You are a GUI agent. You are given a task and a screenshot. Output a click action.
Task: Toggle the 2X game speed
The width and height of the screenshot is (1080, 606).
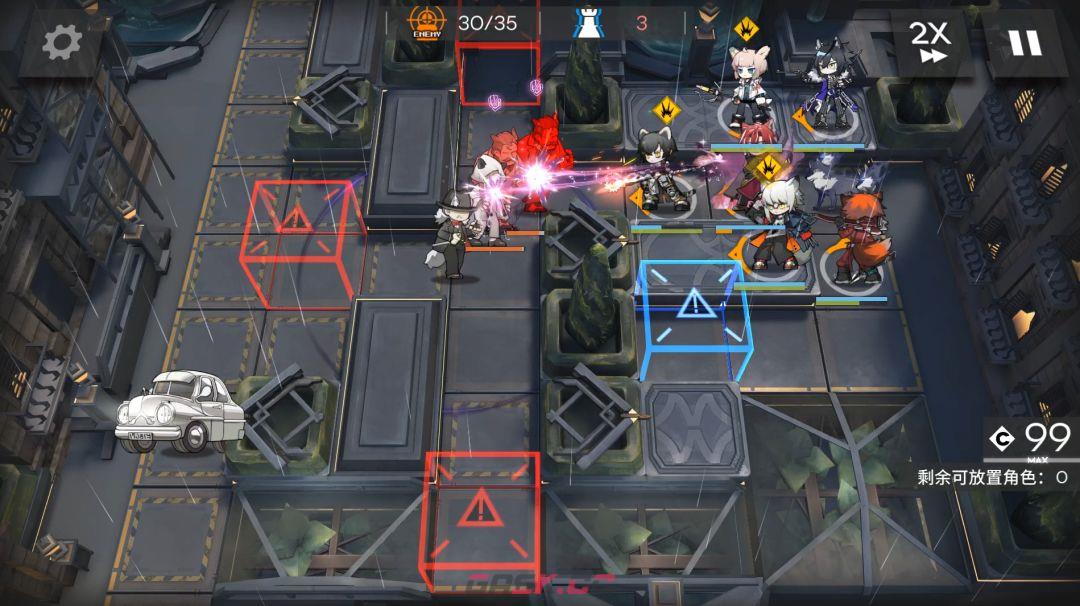click(929, 42)
